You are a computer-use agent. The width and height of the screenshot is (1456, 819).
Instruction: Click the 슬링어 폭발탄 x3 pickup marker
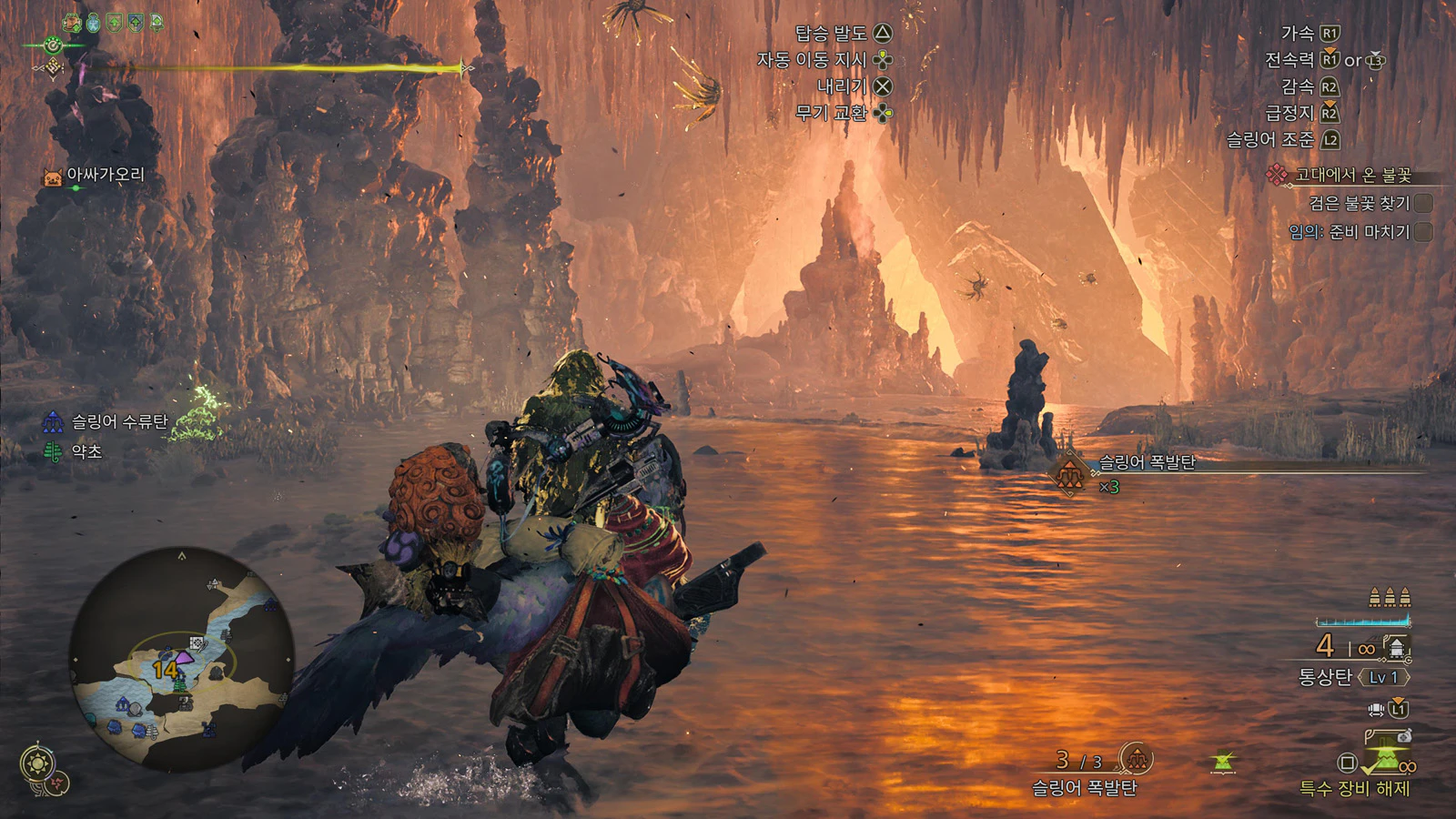tap(1070, 473)
